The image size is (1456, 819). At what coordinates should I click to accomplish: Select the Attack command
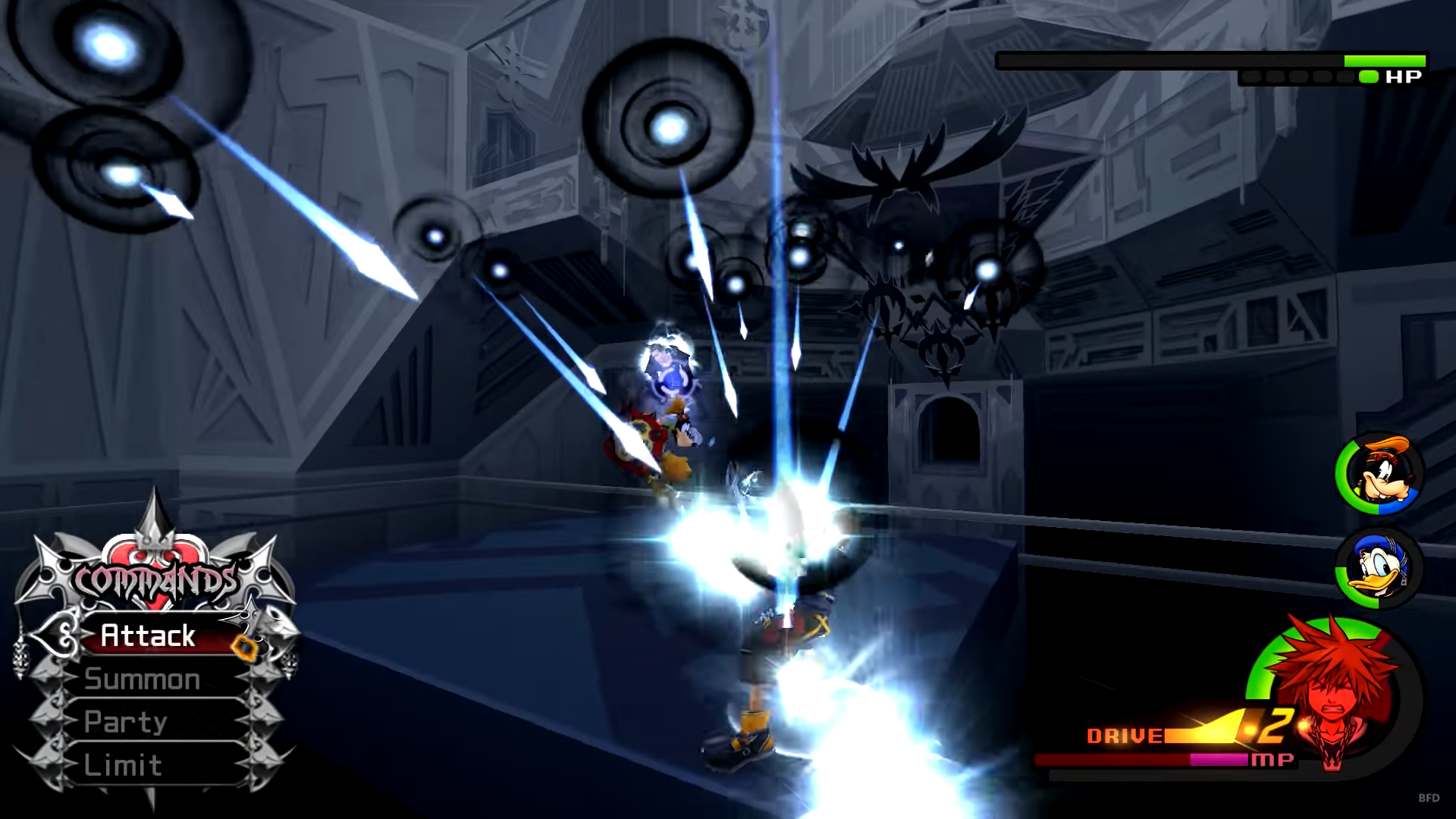149,635
